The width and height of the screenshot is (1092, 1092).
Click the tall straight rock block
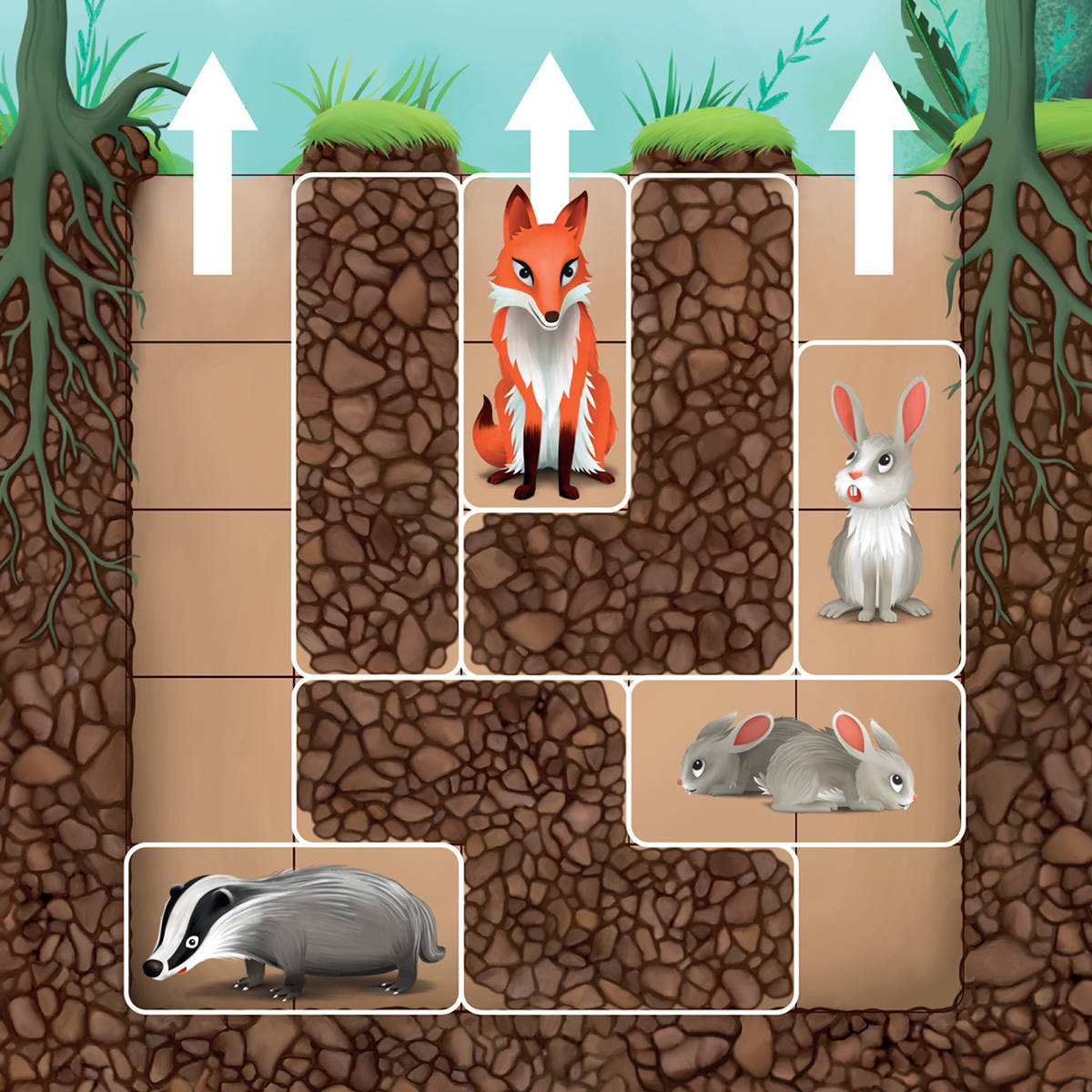coord(377,423)
